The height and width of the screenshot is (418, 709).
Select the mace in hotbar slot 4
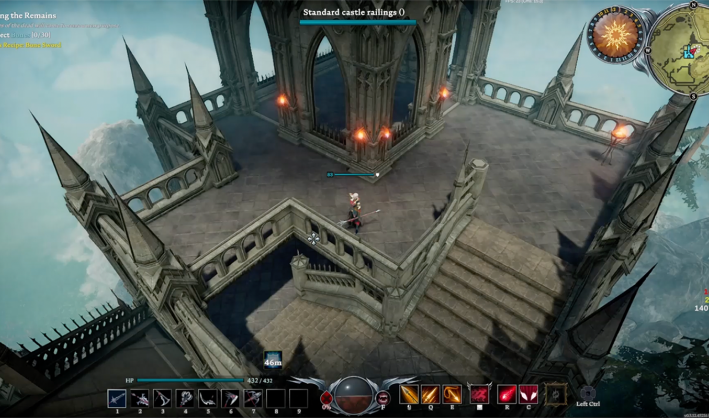coord(185,398)
